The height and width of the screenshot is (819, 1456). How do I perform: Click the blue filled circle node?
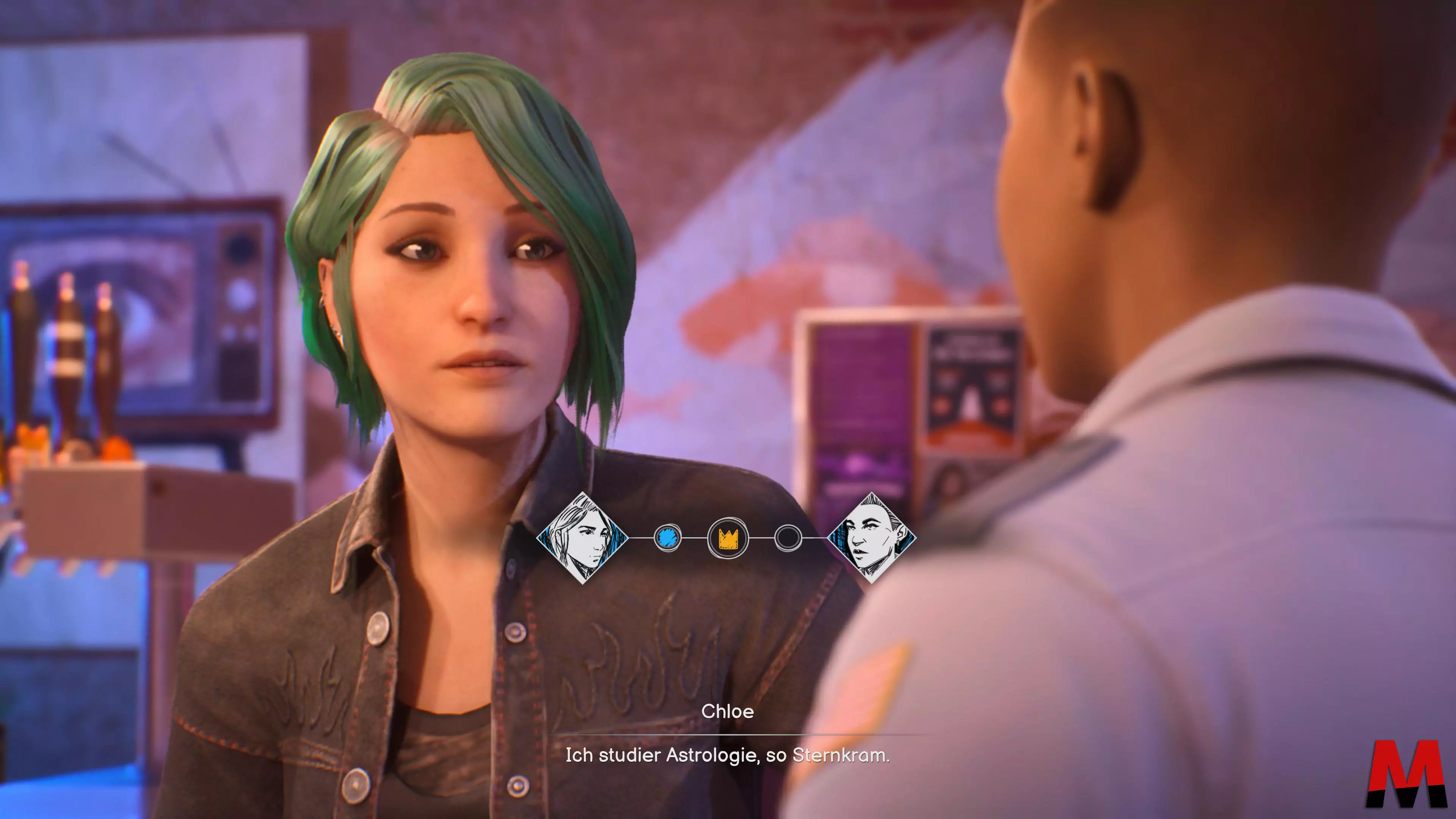tap(667, 538)
